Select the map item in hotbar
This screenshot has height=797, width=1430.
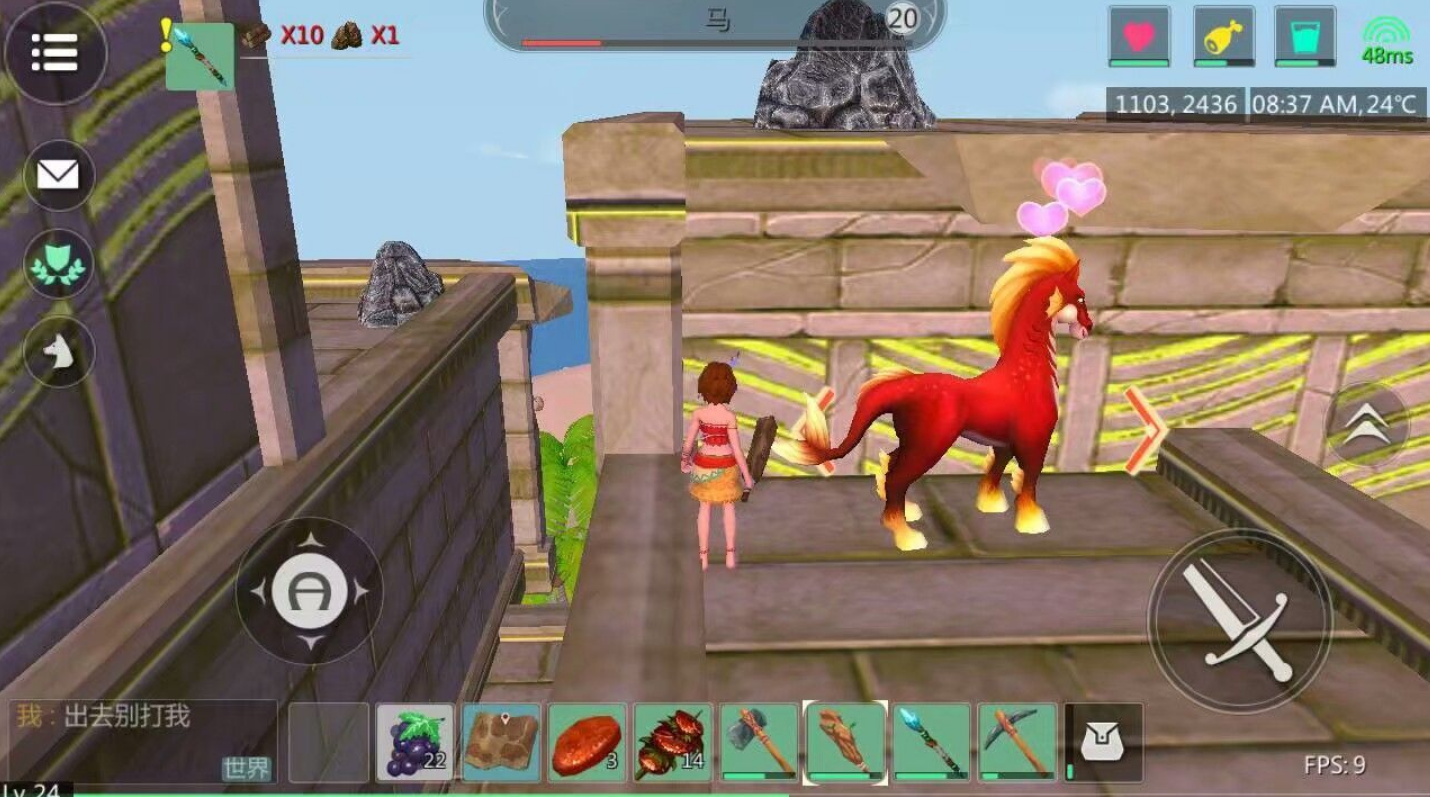pyautogui.click(x=502, y=742)
